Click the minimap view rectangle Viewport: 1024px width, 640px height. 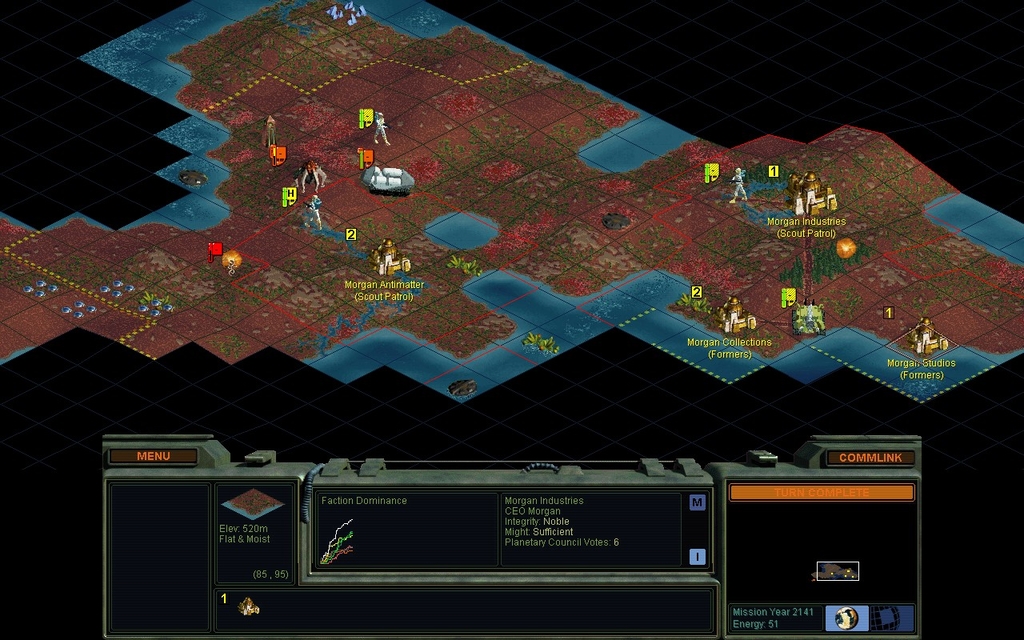tap(837, 571)
